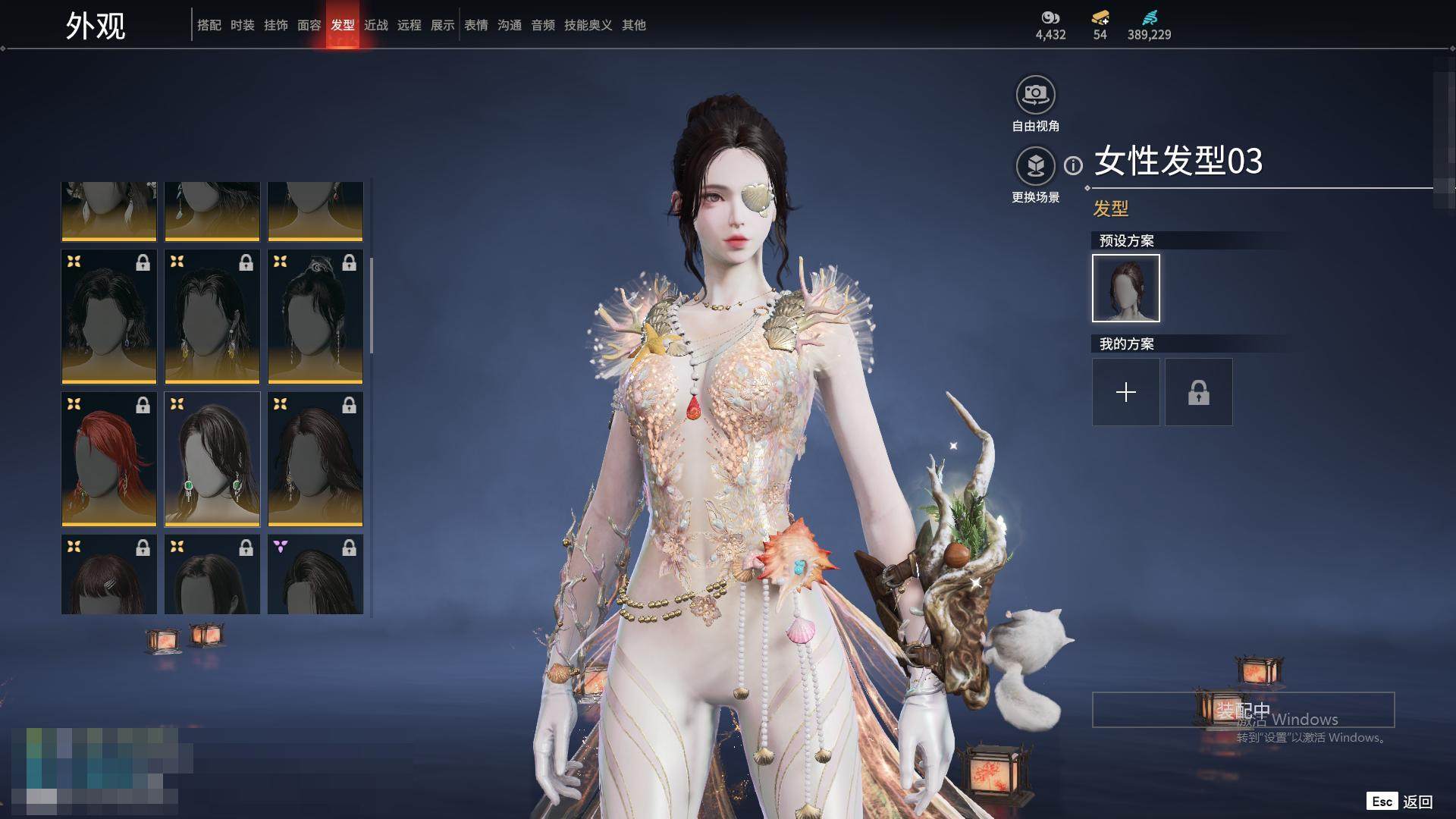Select the 音频 tab
Screen dimensions: 1456x819
pos(542,25)
